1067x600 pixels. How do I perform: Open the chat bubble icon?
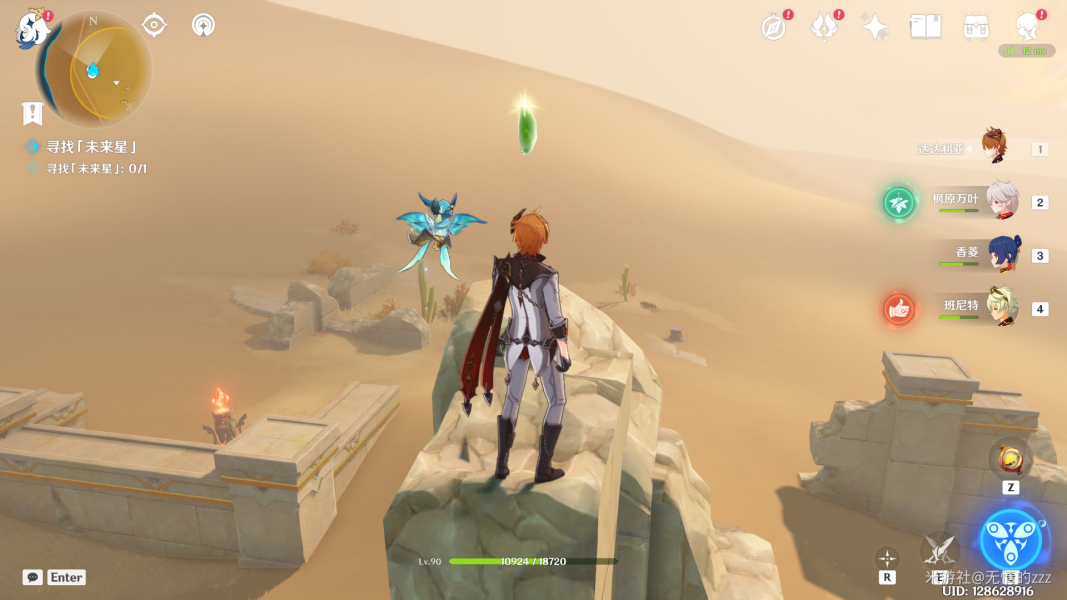pyautogui.click(x=33, y=577)
